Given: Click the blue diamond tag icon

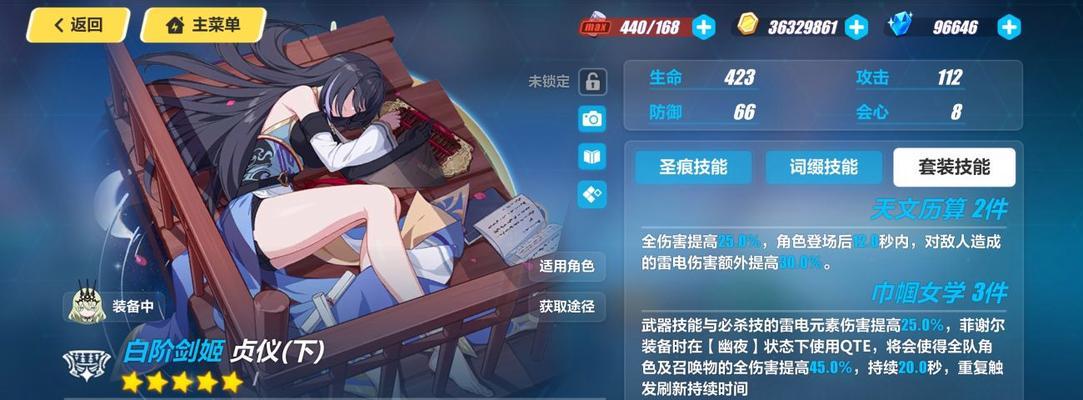Looking at the screenshot, I should click(x=592, y=193).
